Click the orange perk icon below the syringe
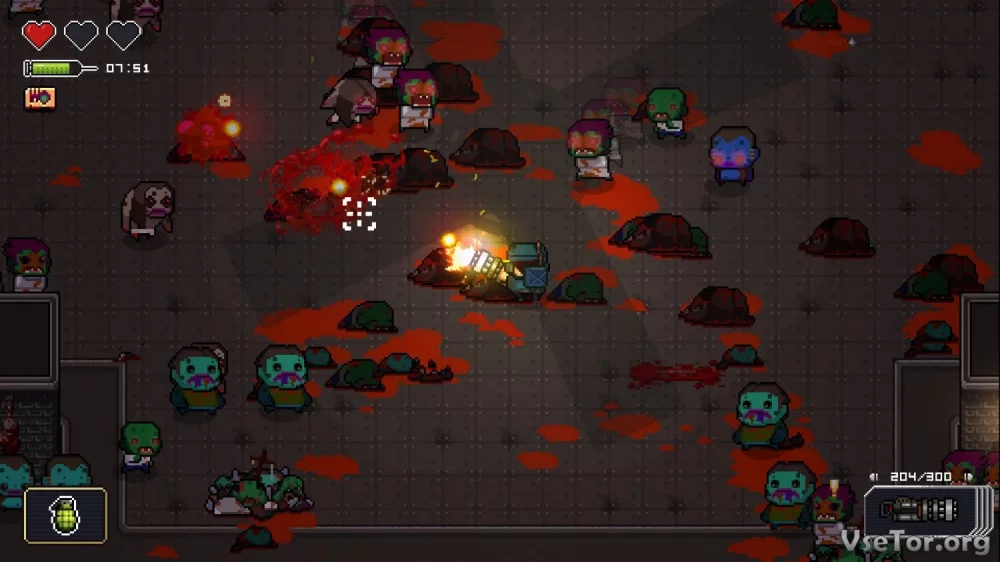The width and height of the screenshot is (1000, 562). pos(40,98)
